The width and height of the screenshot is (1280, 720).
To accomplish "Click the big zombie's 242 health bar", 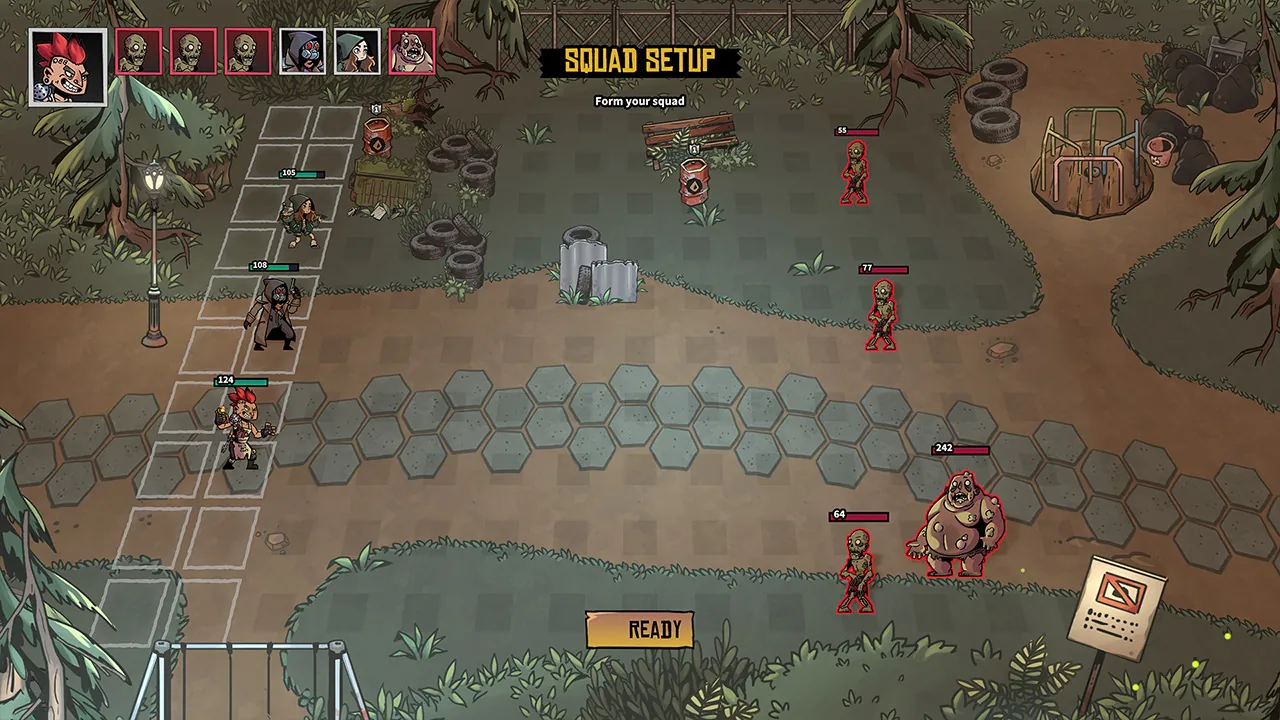I will click(960, 450).
